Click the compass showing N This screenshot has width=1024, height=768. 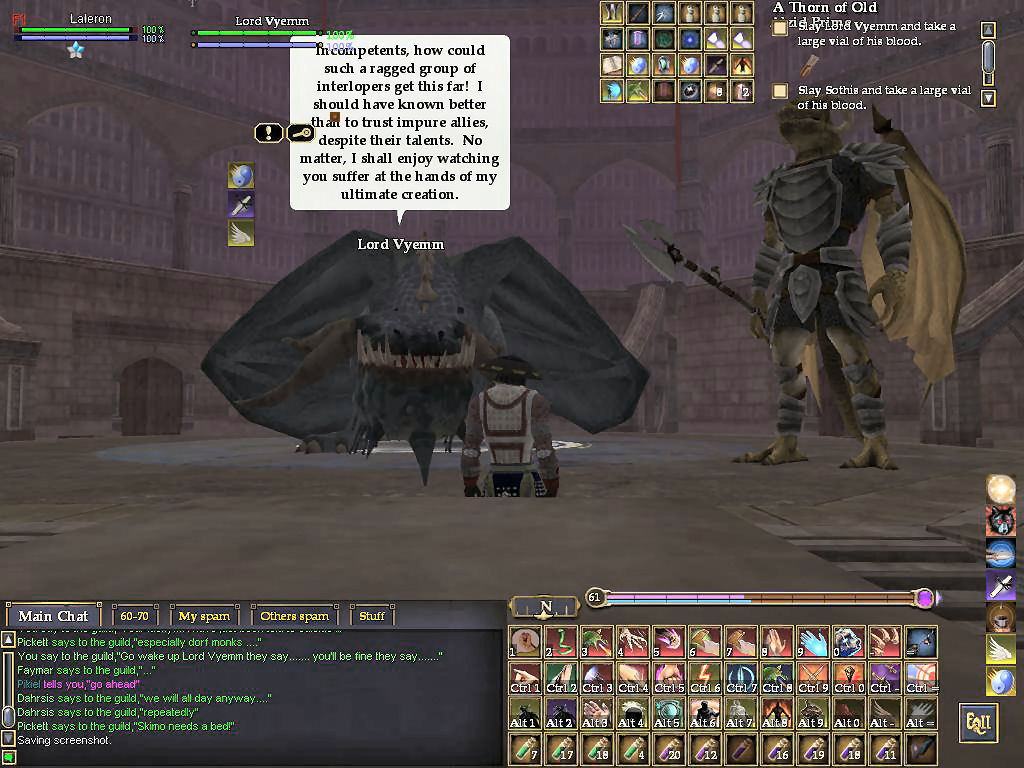545,607
